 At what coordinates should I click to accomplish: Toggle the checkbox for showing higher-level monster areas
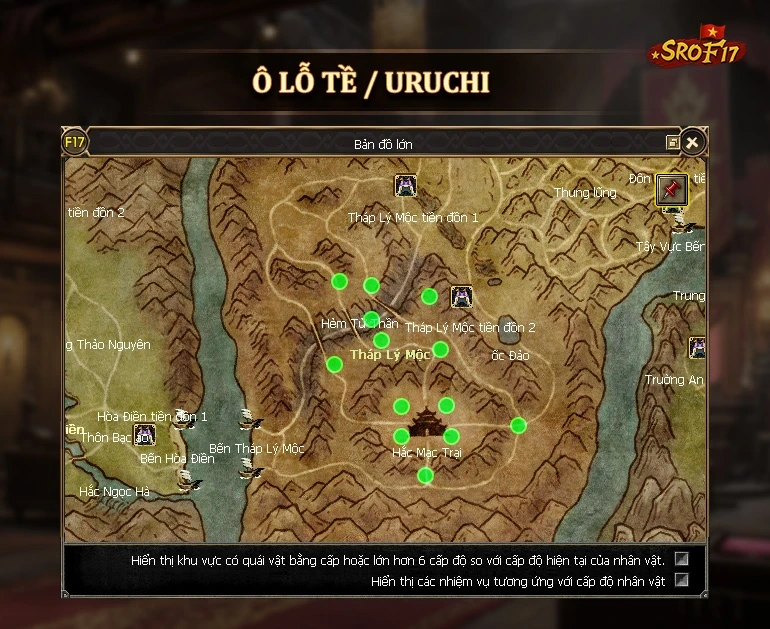click(682, 559)
